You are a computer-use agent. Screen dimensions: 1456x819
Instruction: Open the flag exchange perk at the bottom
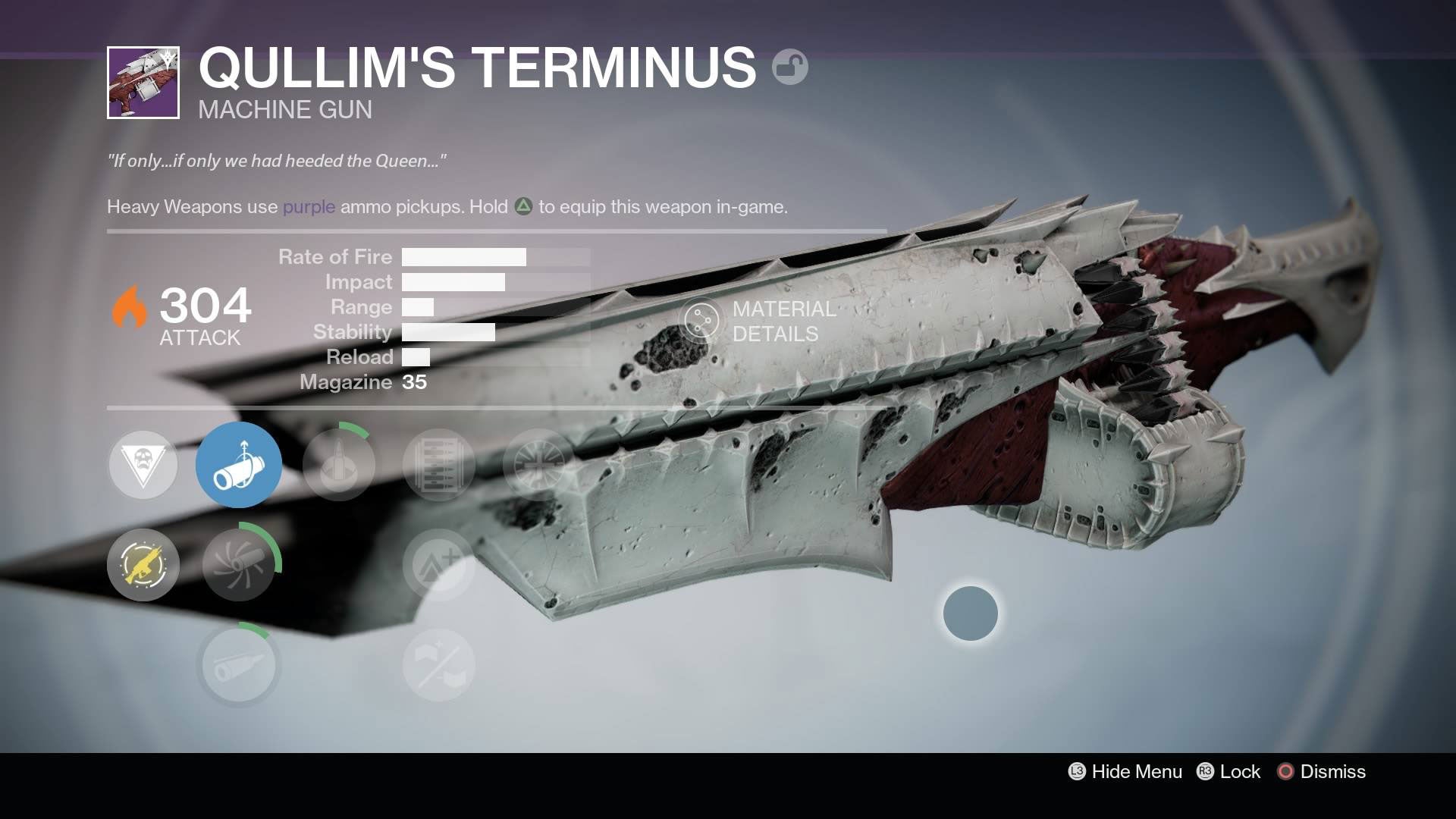[439, 665]
